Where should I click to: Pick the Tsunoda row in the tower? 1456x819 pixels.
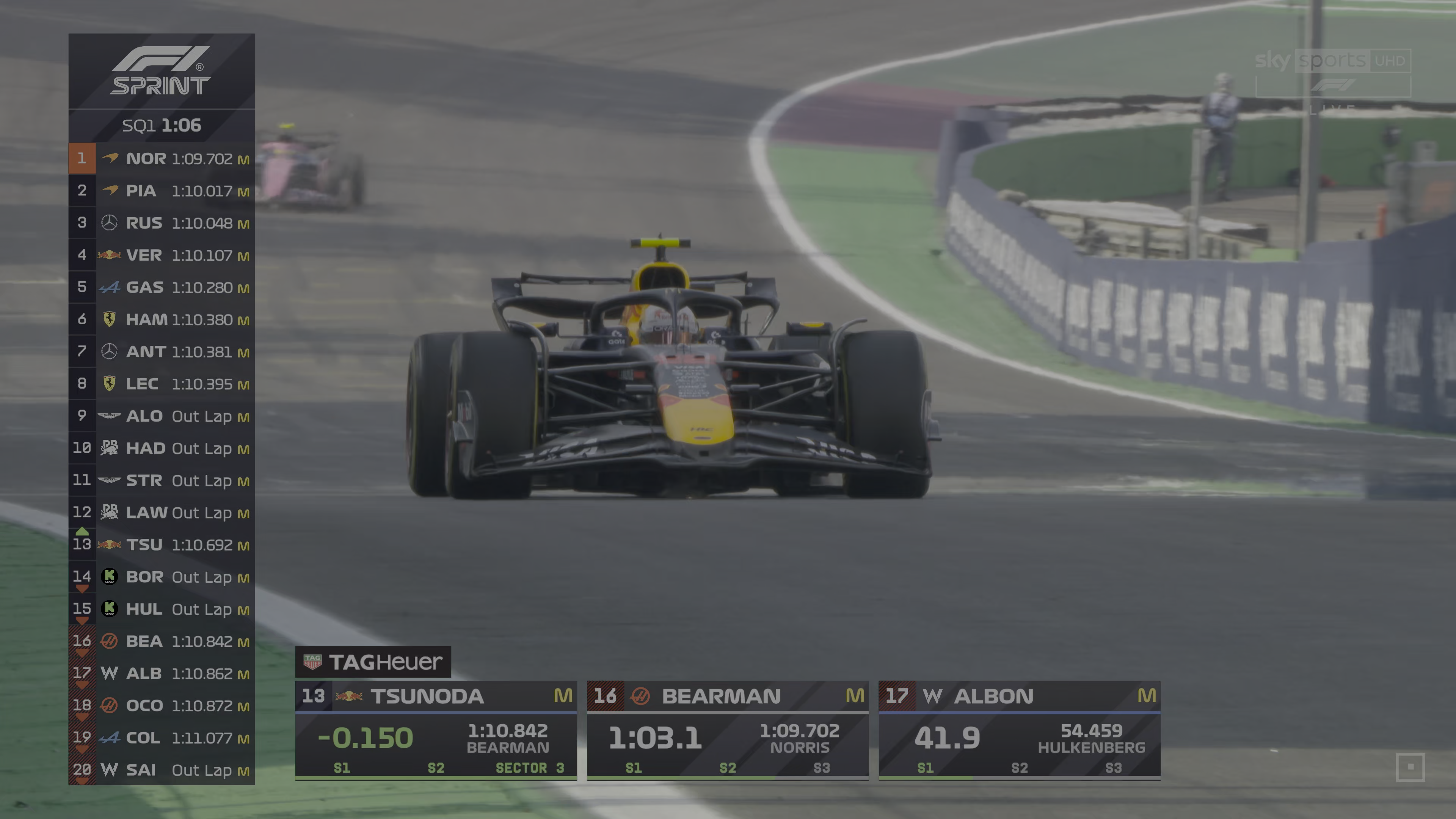click(x=162, y=544)
